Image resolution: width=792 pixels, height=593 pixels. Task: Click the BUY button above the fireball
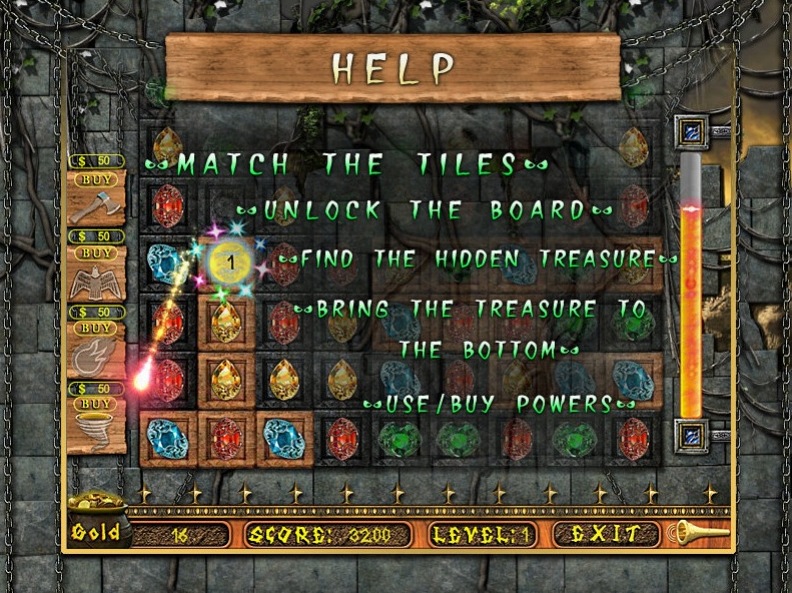97,328
